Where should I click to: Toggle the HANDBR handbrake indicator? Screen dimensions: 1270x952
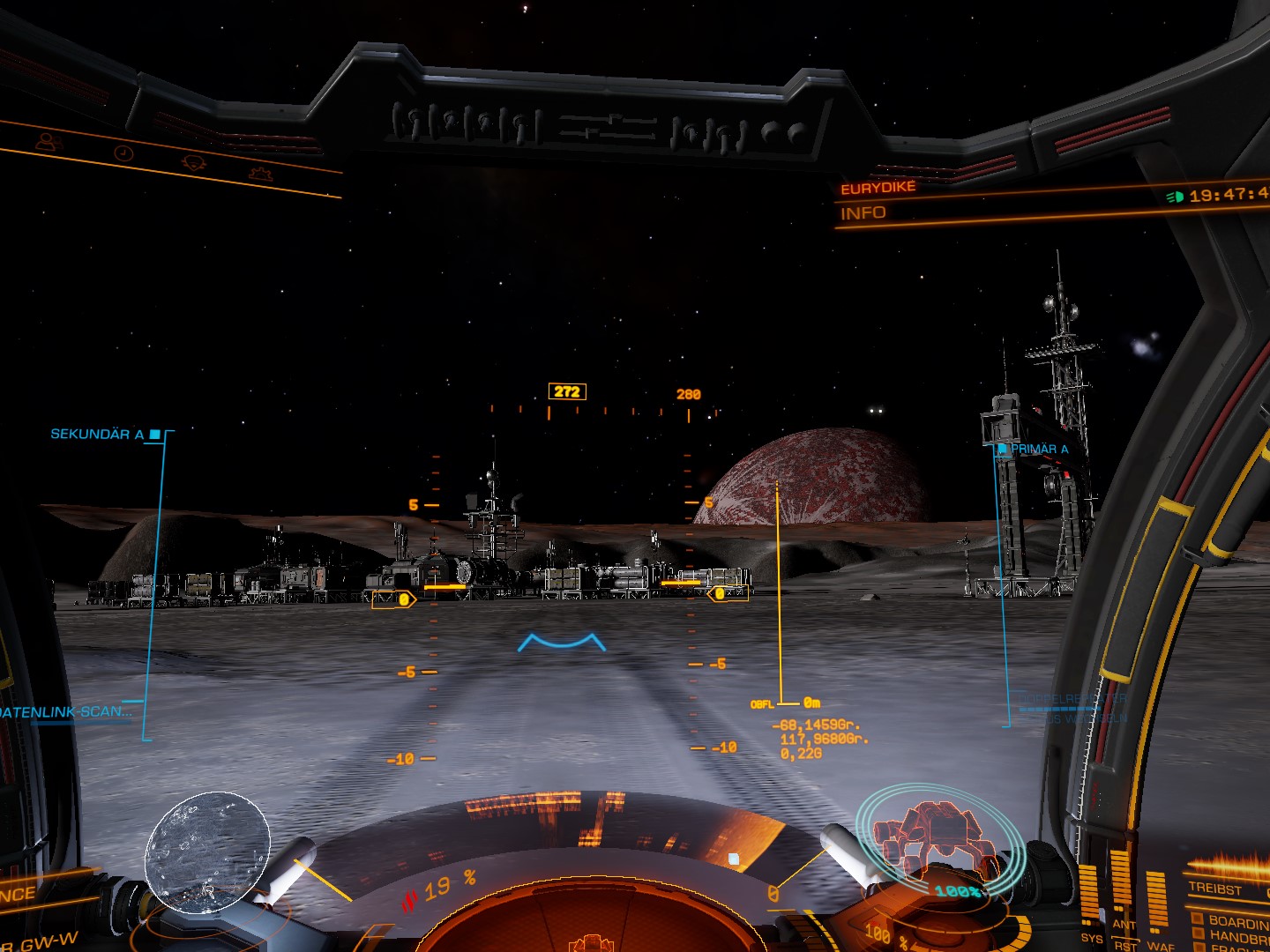(1198, 935)
